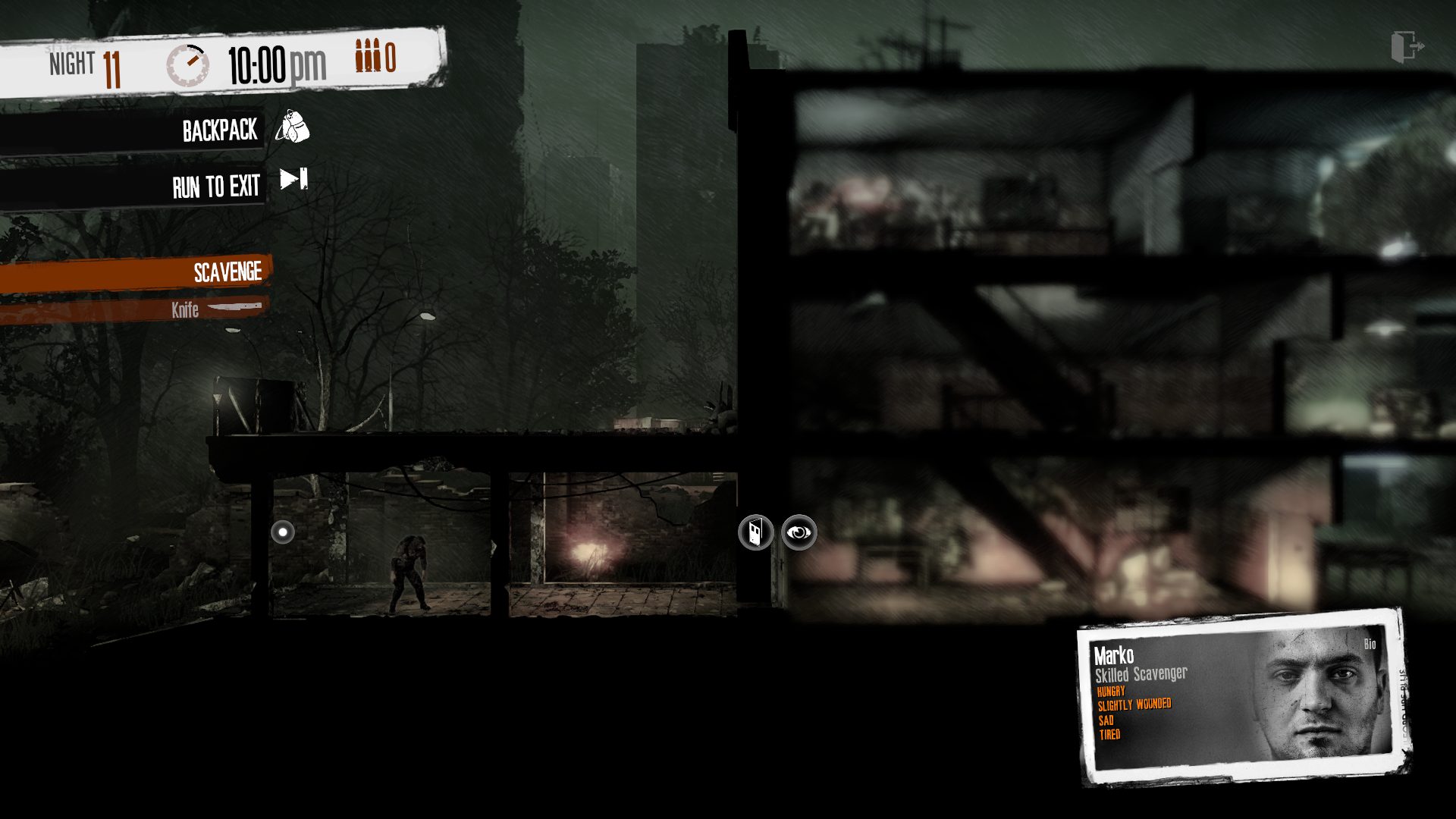Open the Backpack
The width and height of the screenshot is (1456, 819).
220,130
